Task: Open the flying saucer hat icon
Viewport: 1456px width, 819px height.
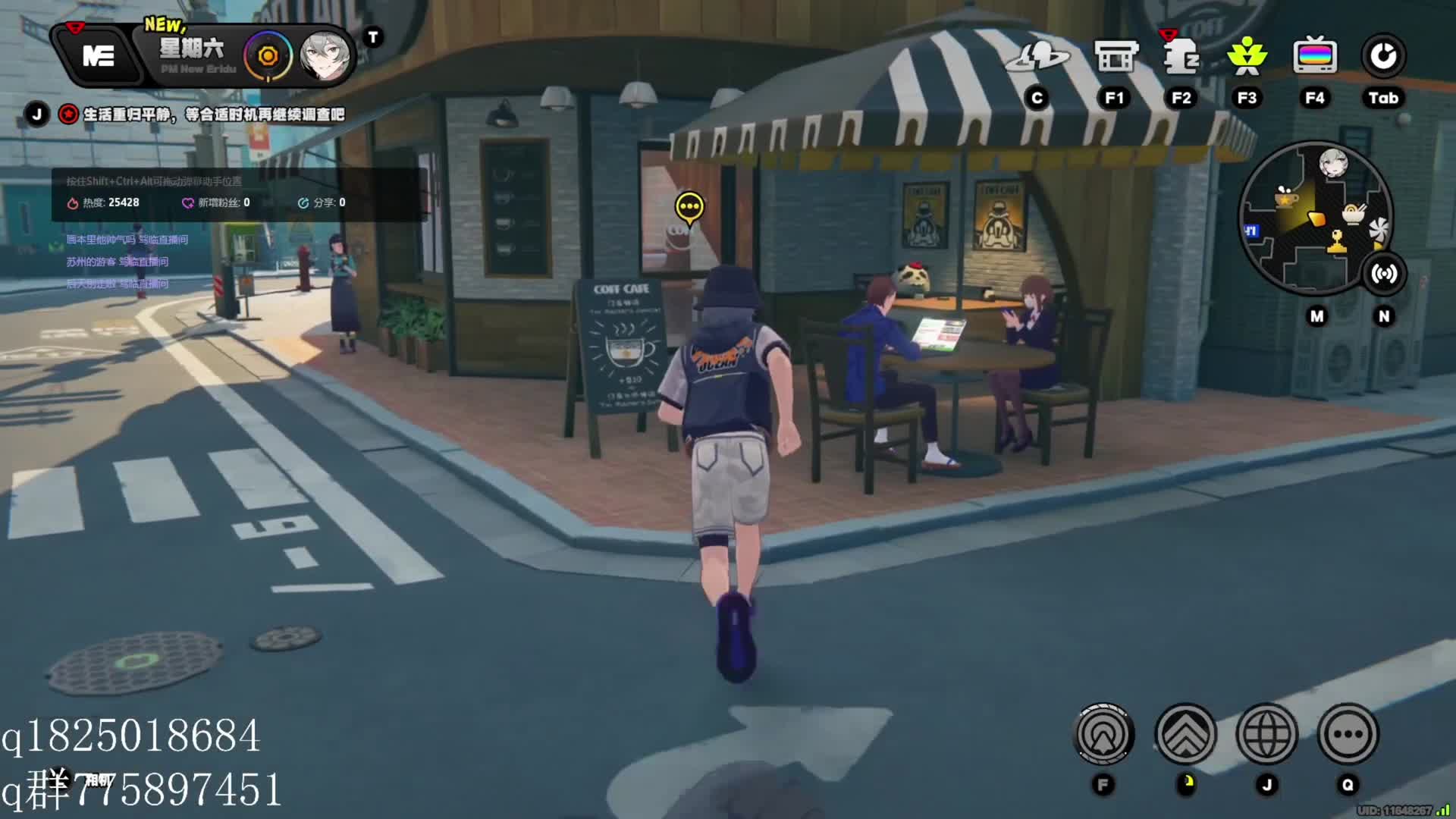Action: click(x=1037, y=56)
